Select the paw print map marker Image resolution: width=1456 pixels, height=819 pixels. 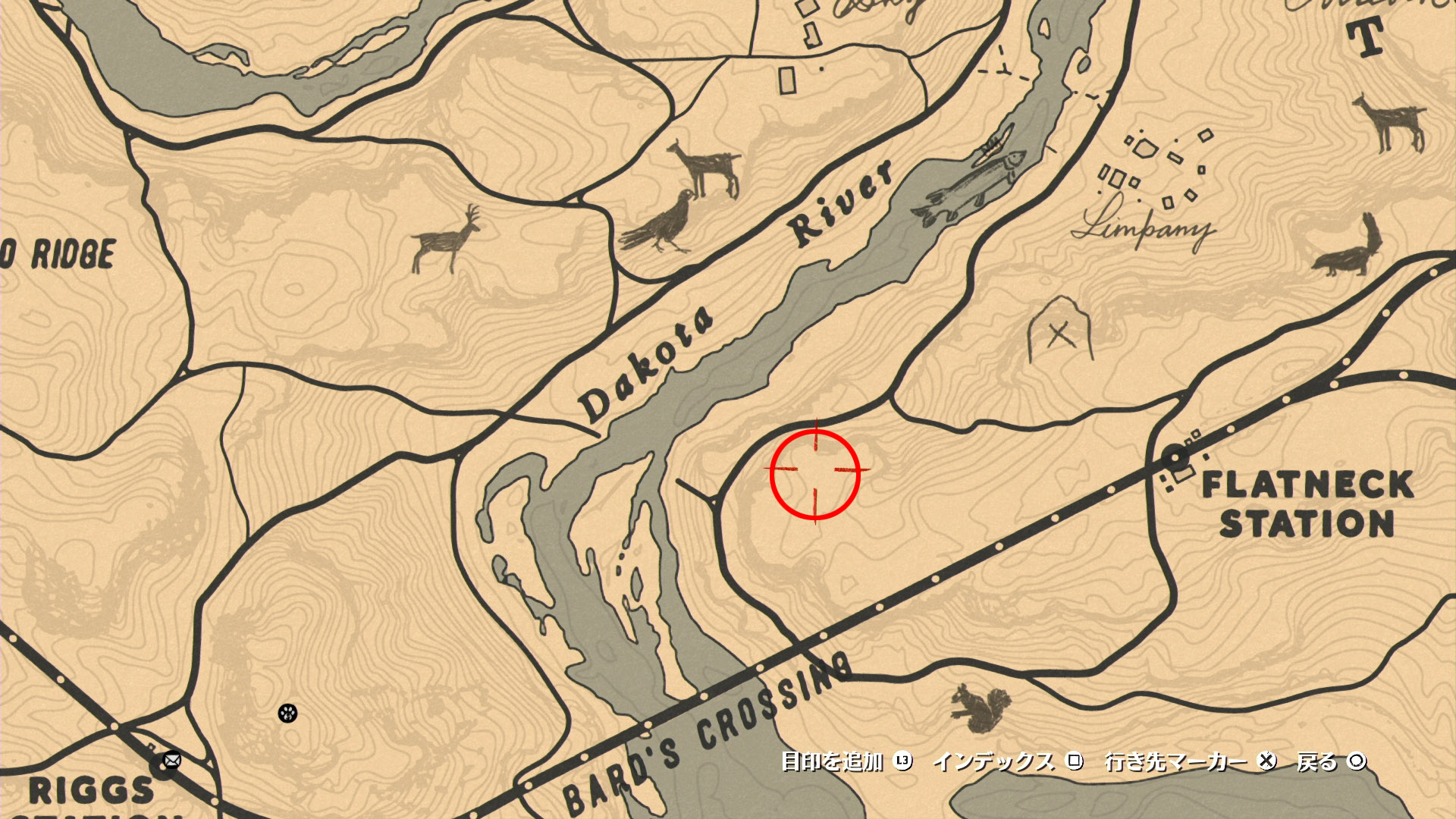click(287, 713)
